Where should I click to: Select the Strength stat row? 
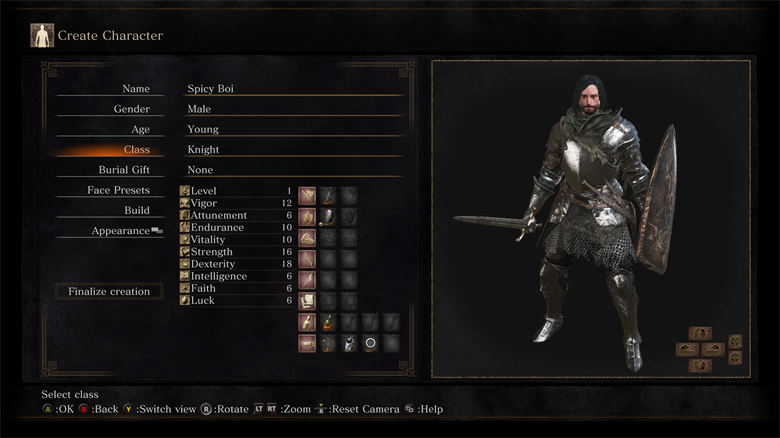(235, 252)
